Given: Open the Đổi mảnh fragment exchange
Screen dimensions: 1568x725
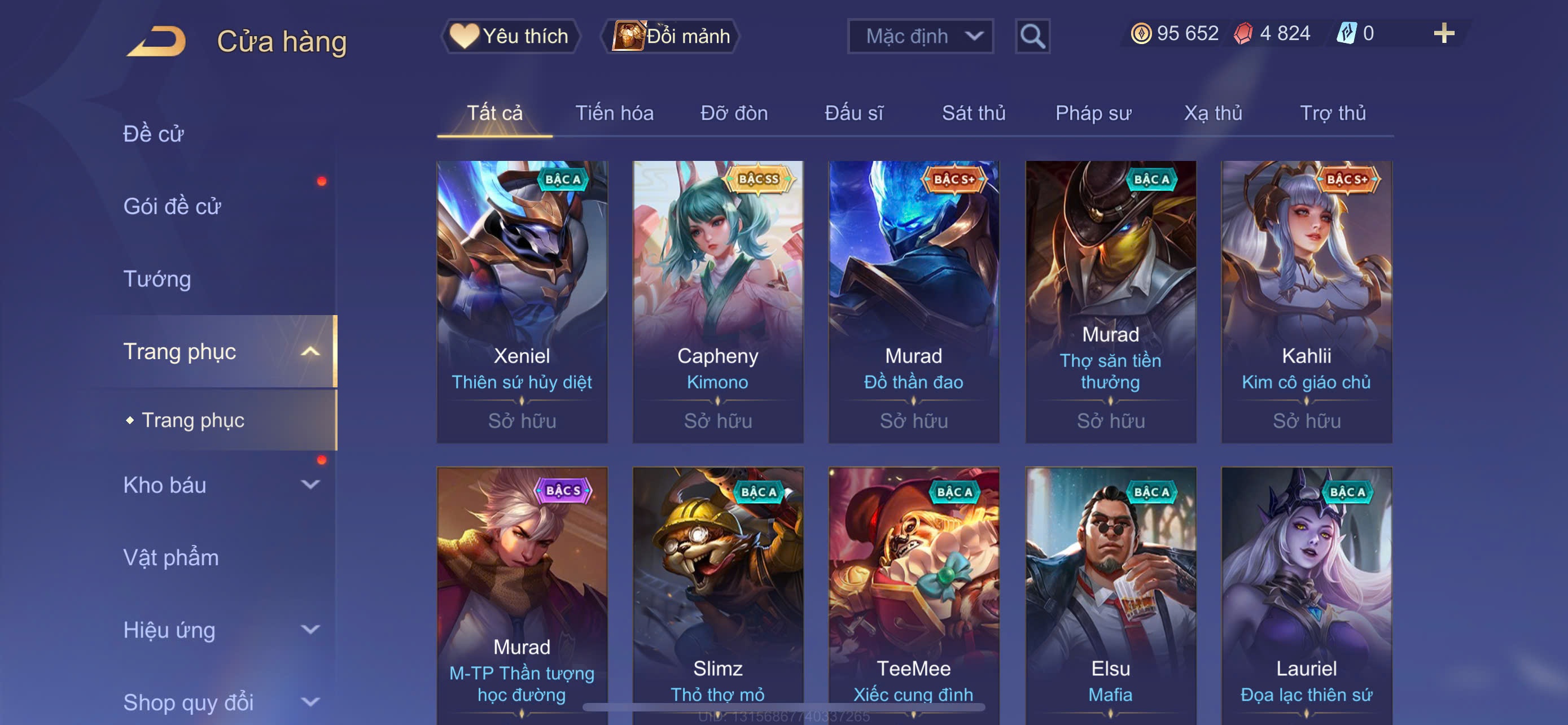Looking at the screenshot, I should tap(671, 36).
